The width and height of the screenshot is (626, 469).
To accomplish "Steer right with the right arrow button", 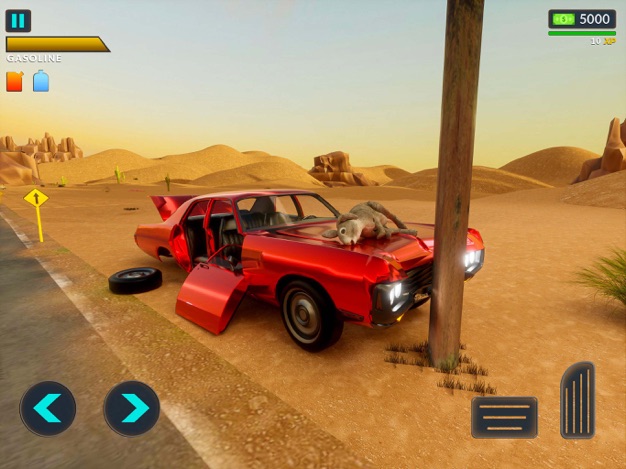I will click(x=132, y=408).
